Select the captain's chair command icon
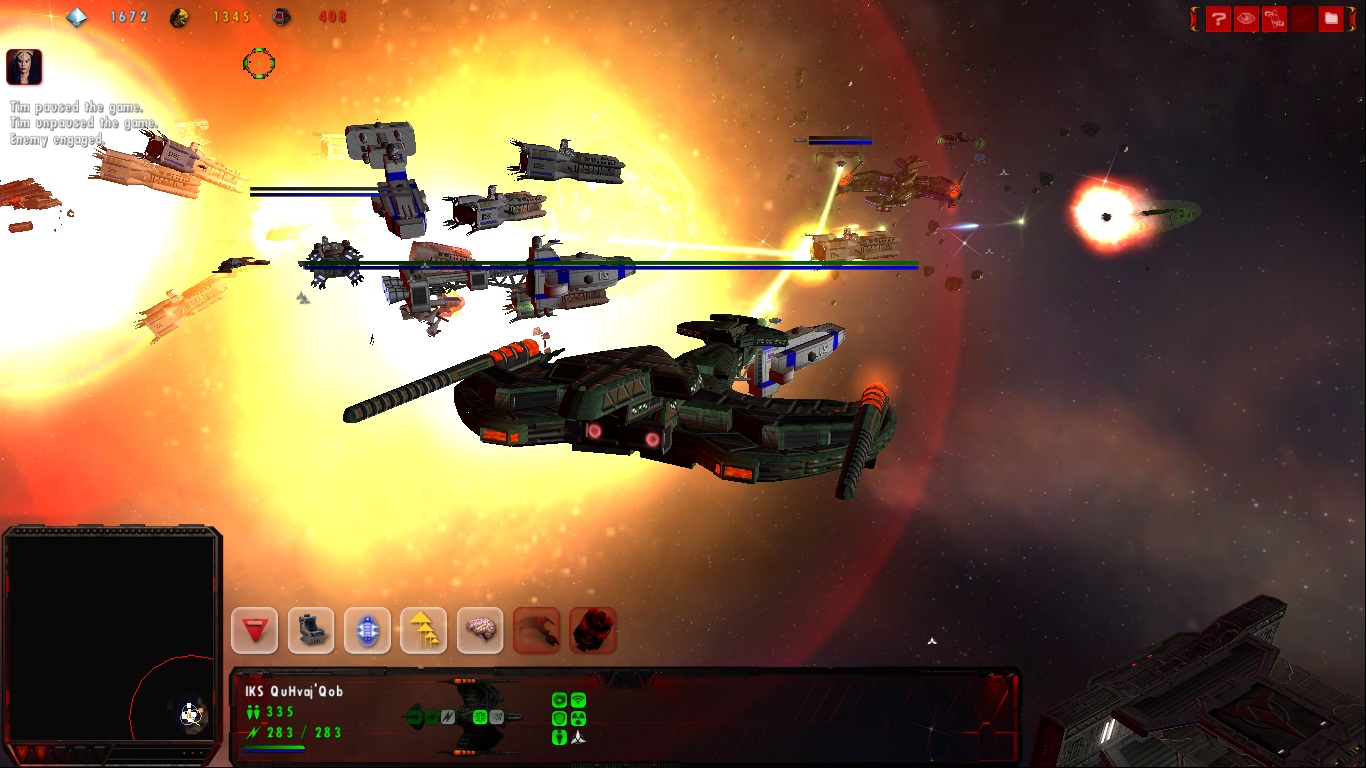 click(x=310, y=631)
